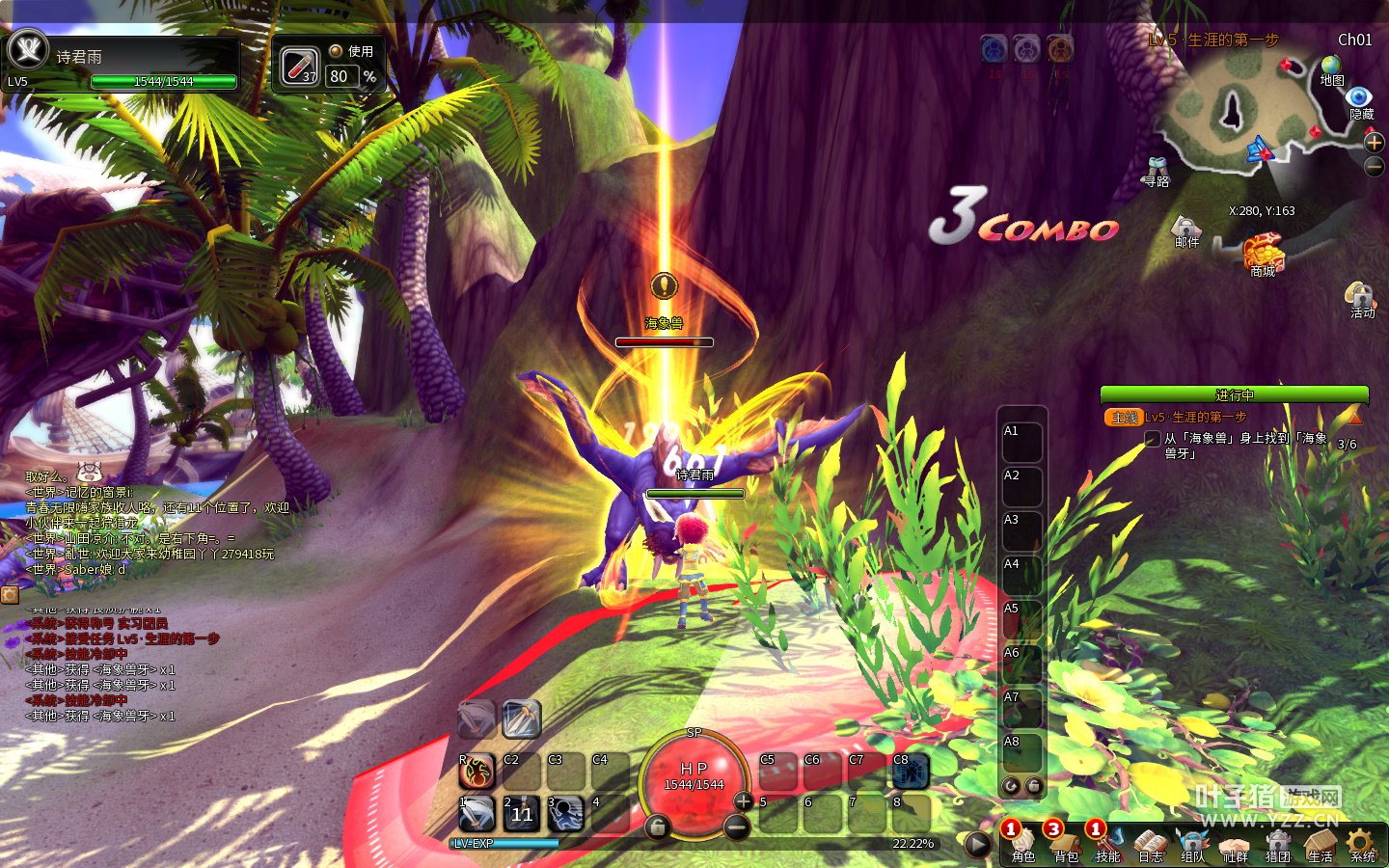
Task: Open the 系统 system settings gear
Action: [1362, 843]
